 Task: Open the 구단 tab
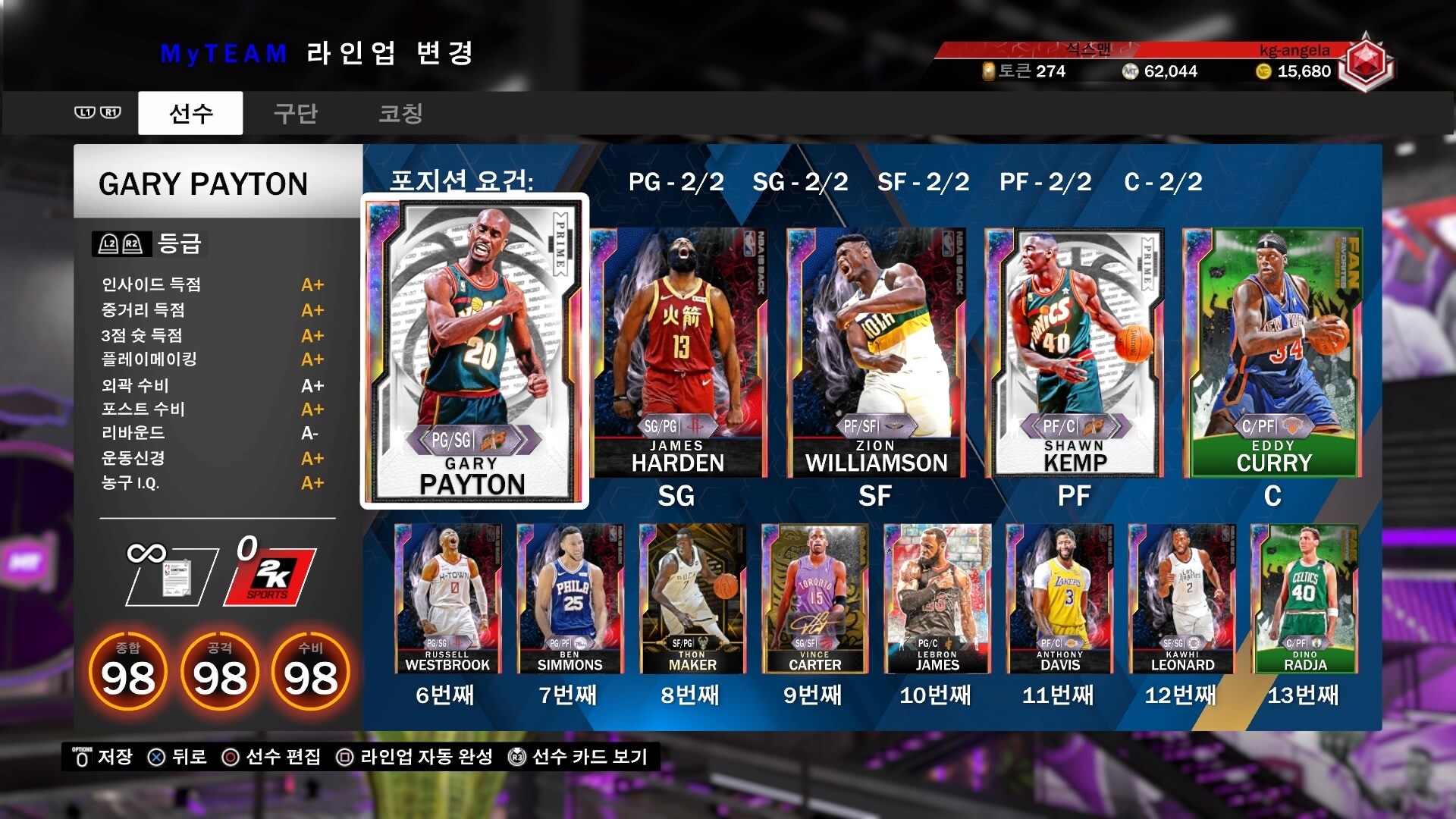tap(295, 114)
